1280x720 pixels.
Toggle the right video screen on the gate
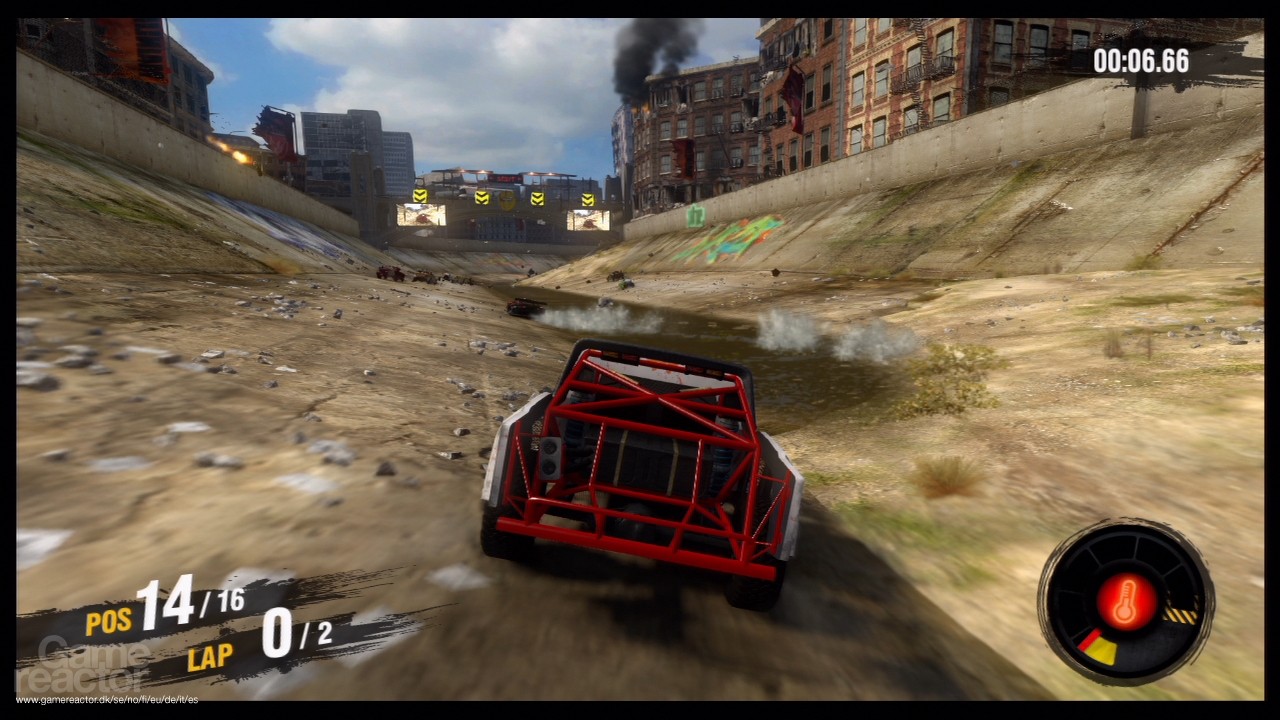589,221
